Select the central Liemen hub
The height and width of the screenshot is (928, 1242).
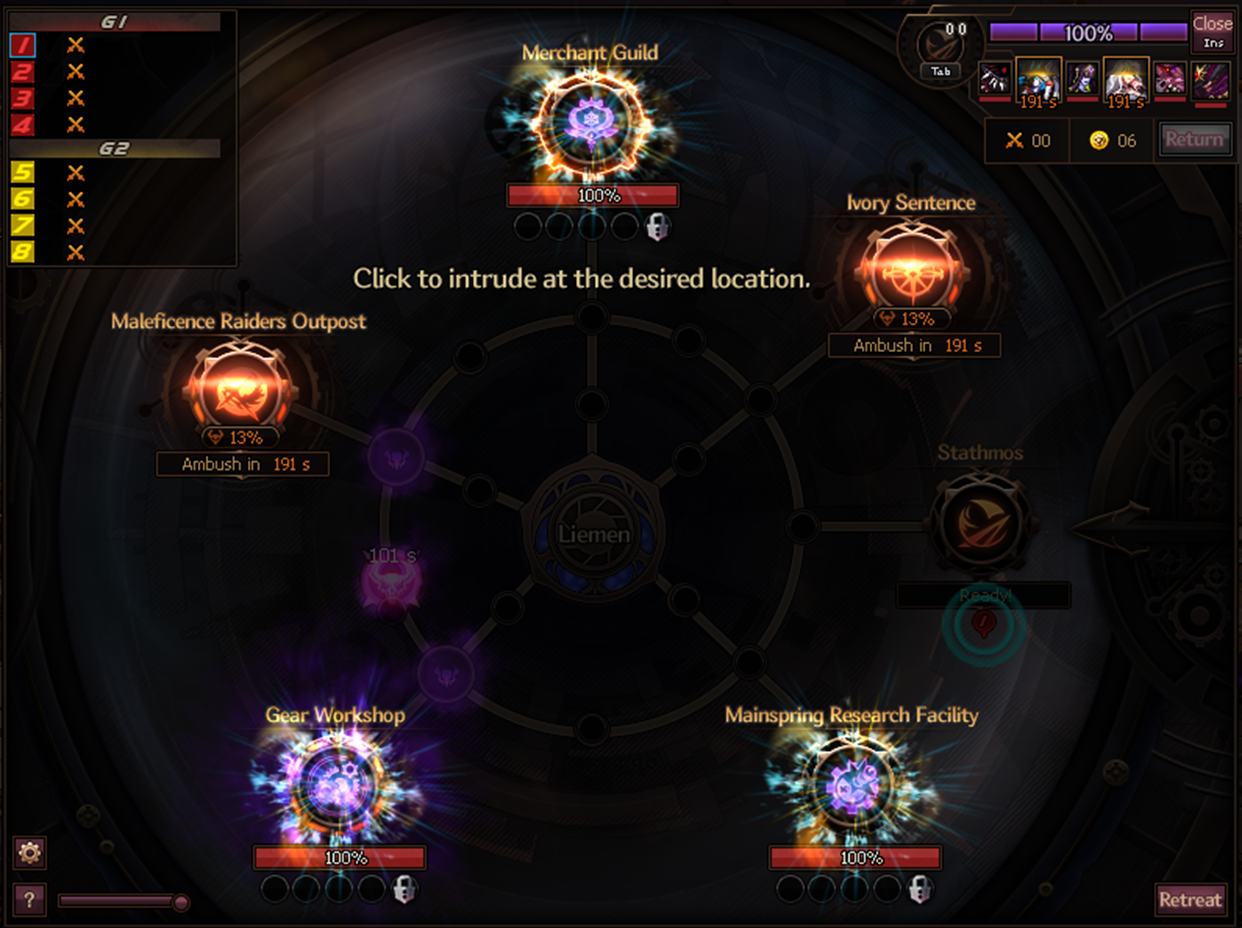[x=594, y=533]
